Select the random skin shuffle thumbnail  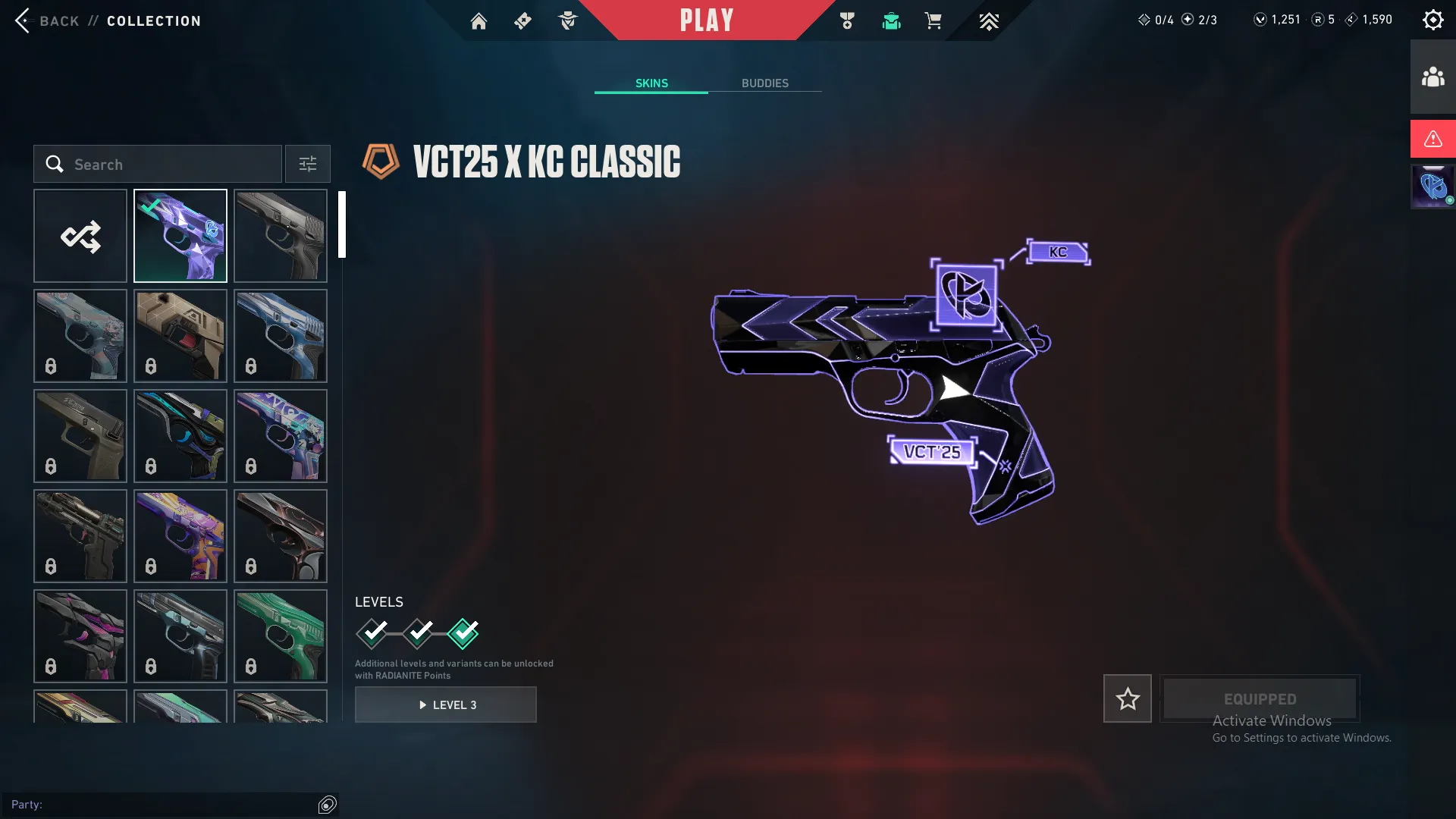pos(80,235)
